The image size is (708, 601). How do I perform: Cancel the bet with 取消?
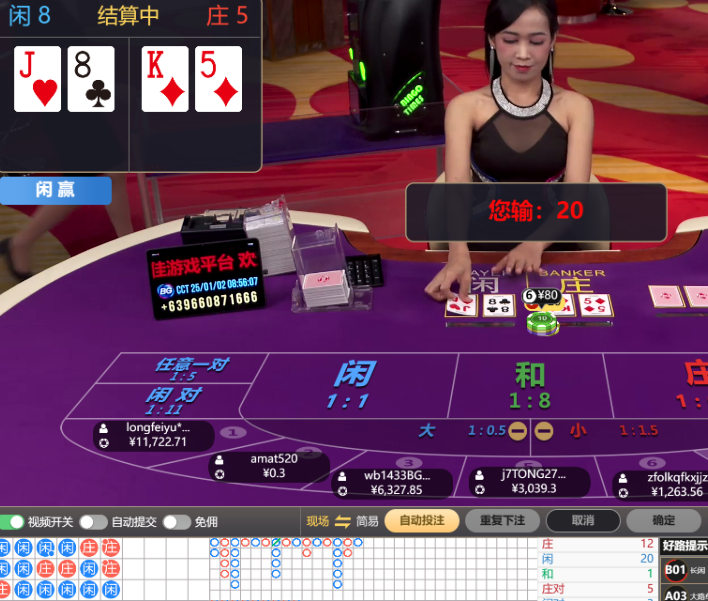click(x=583, y=521)
